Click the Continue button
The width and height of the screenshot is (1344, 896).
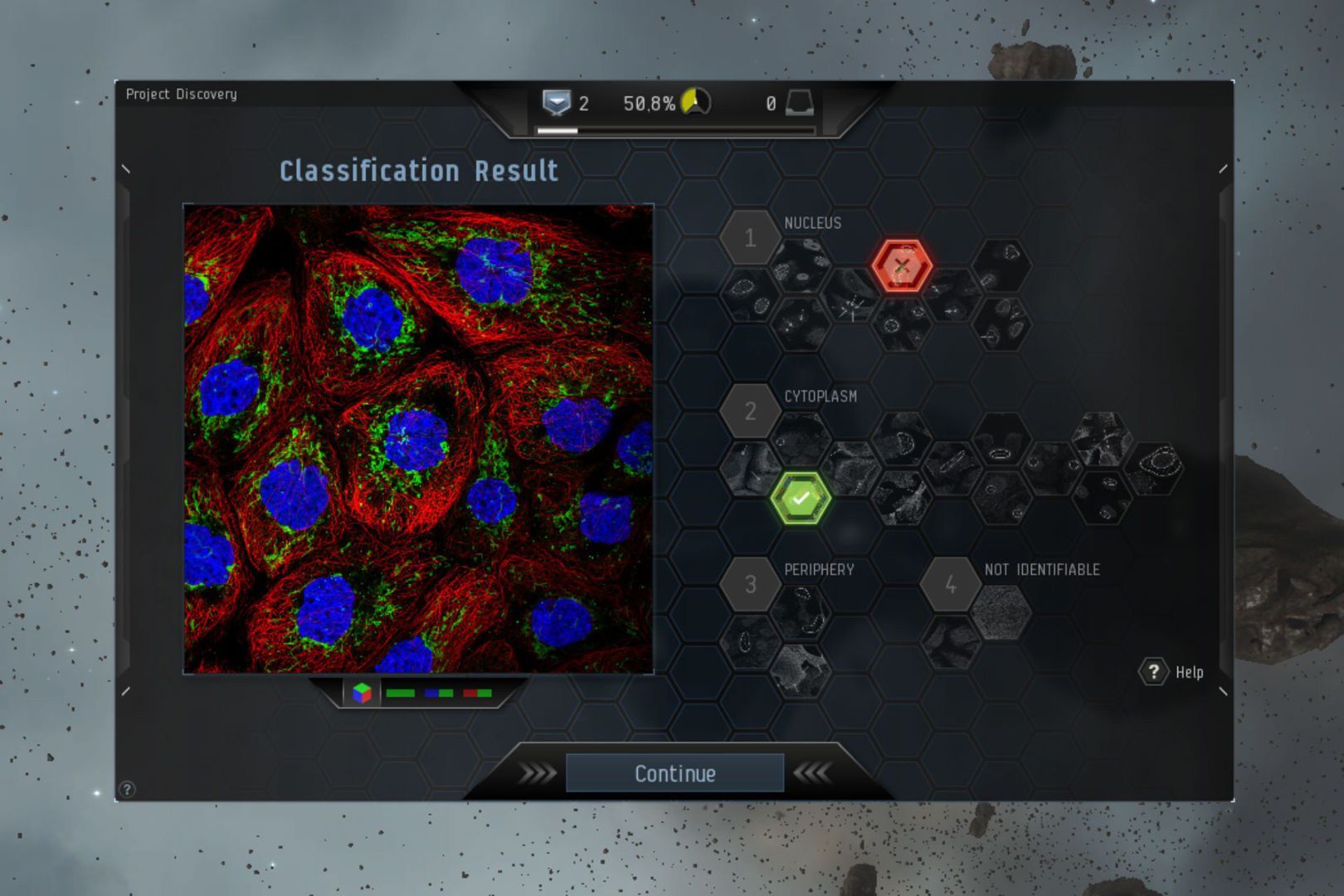click(x=674, y=773)
